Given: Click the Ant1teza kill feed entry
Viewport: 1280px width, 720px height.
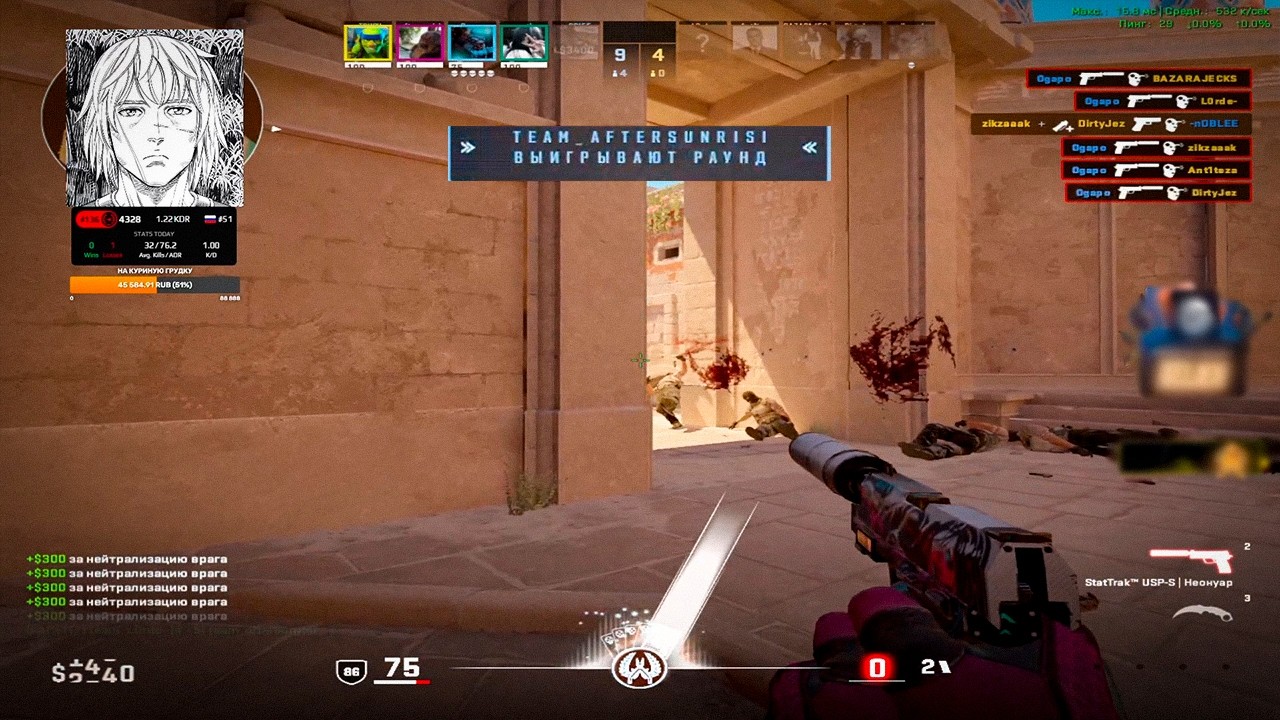Looking at the screenshot, I should coord(1156,170).
